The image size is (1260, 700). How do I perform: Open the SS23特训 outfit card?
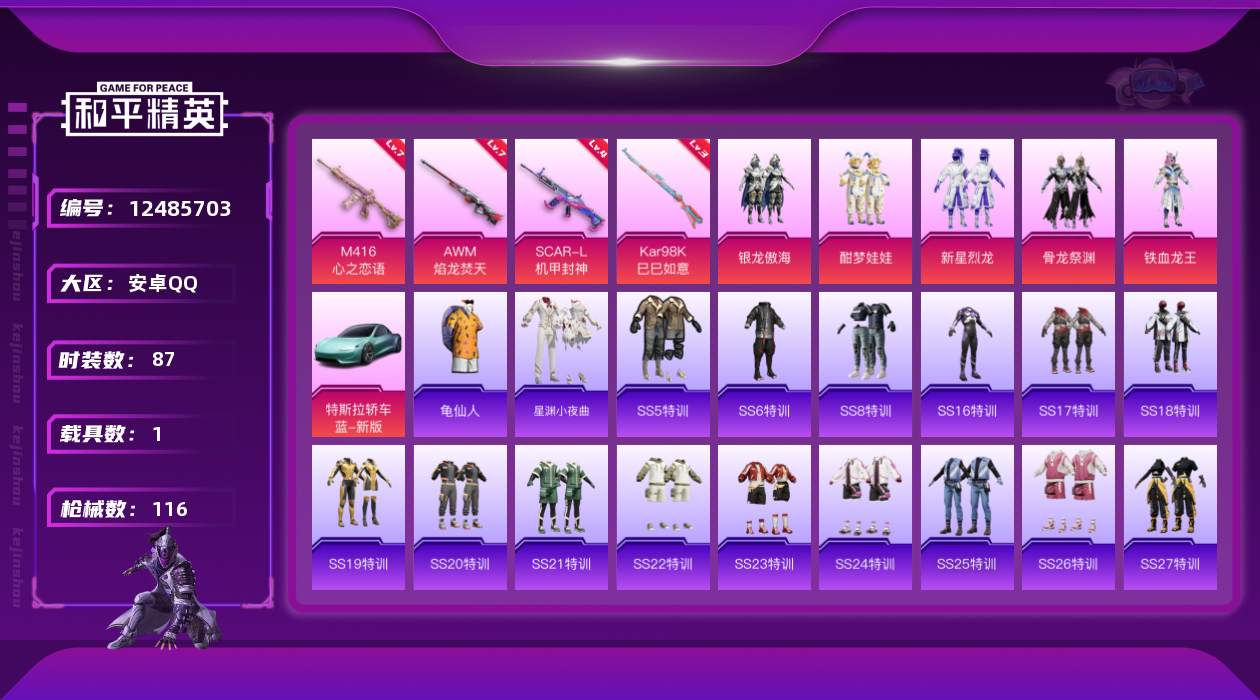click(764, 517)
